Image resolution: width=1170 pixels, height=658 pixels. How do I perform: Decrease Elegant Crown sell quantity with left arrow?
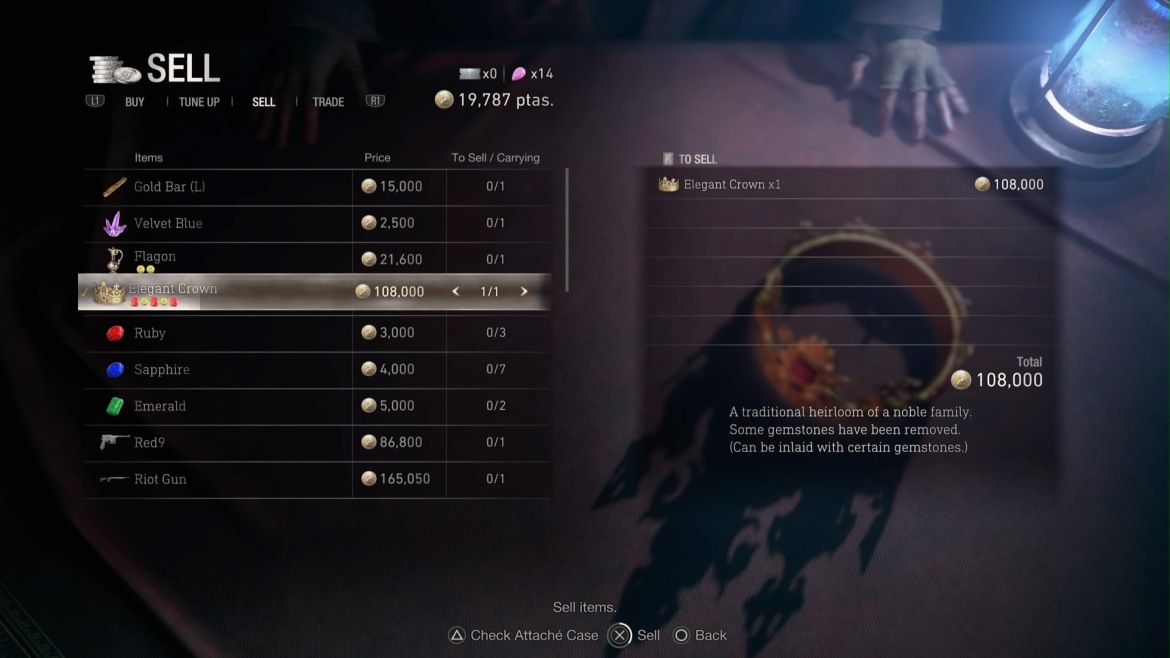click(x=456, y=292)
